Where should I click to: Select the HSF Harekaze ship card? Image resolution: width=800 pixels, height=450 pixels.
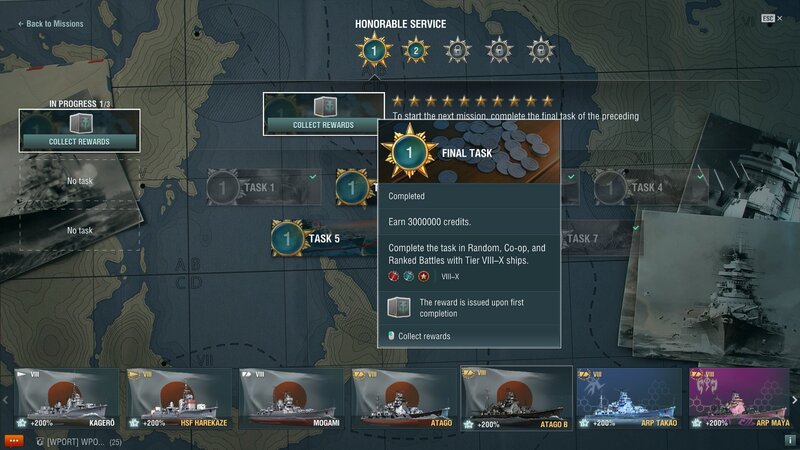pos(176,398)
